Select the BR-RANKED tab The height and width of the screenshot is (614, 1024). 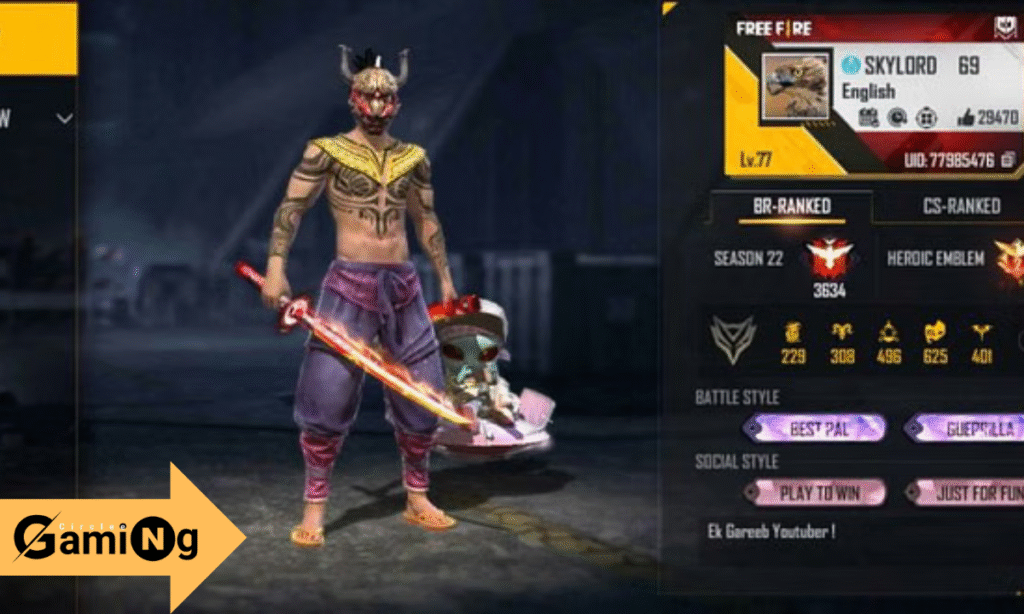click(791, 206)
